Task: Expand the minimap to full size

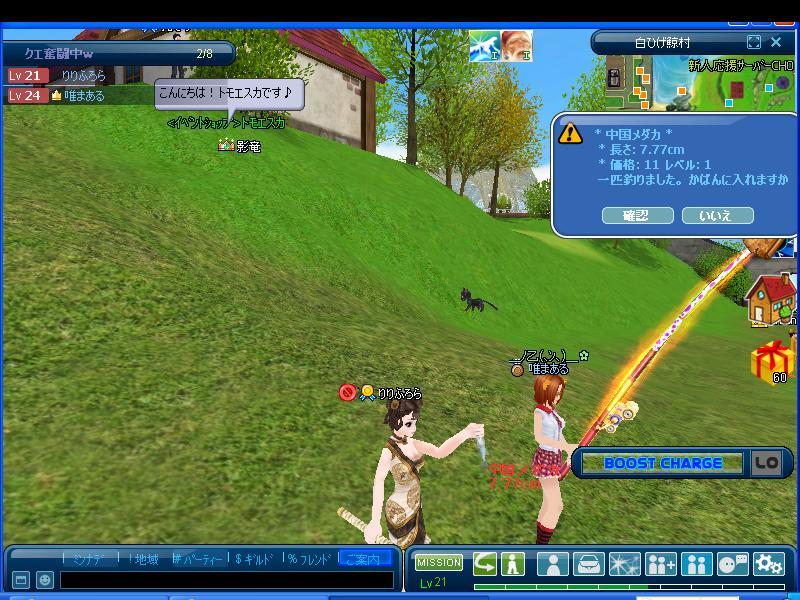Action: coord(754,42)
